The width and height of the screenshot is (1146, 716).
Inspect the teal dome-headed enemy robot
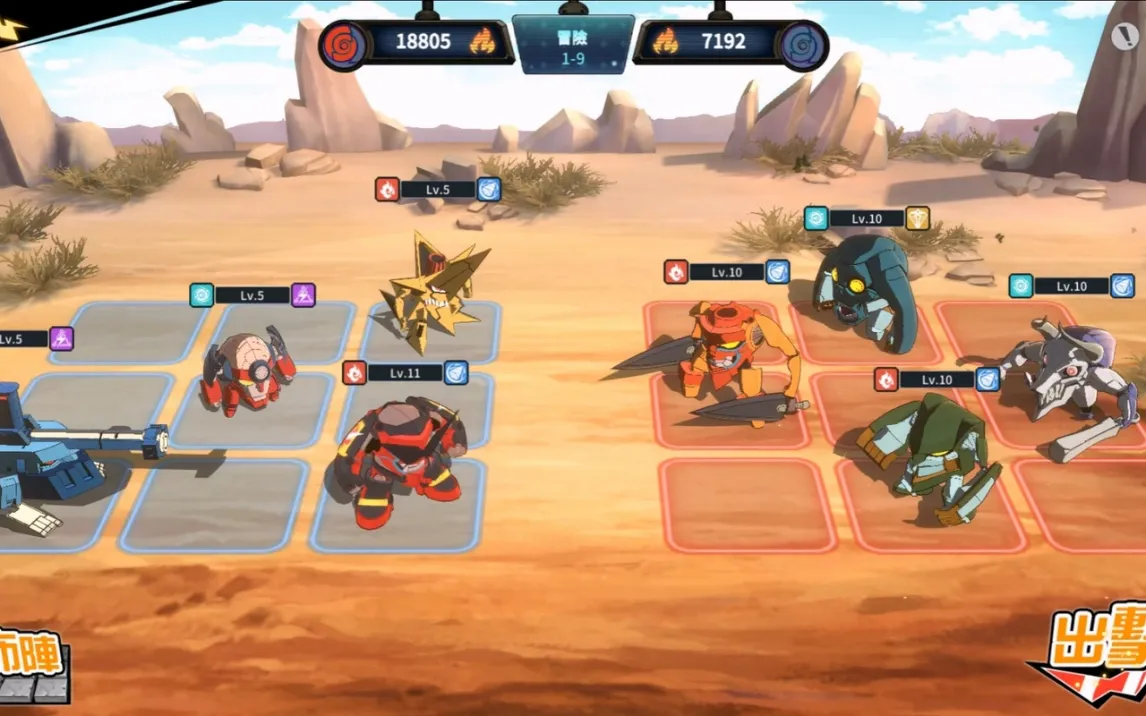(865, 290)
